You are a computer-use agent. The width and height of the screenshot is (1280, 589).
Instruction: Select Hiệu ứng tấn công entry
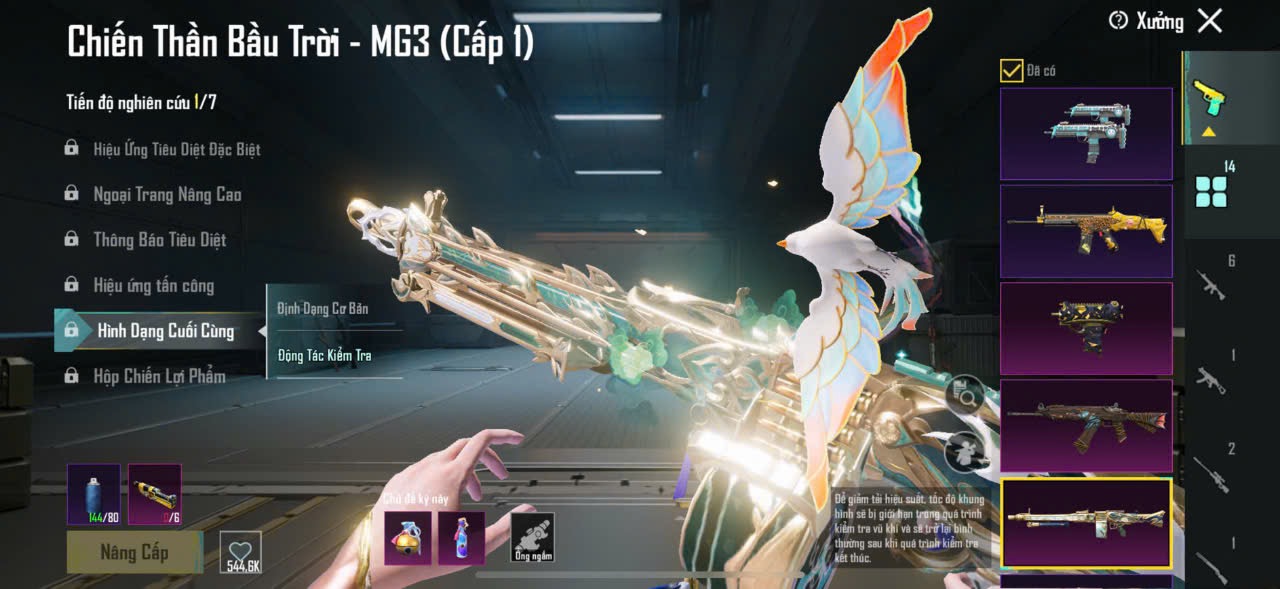point(153,286)
